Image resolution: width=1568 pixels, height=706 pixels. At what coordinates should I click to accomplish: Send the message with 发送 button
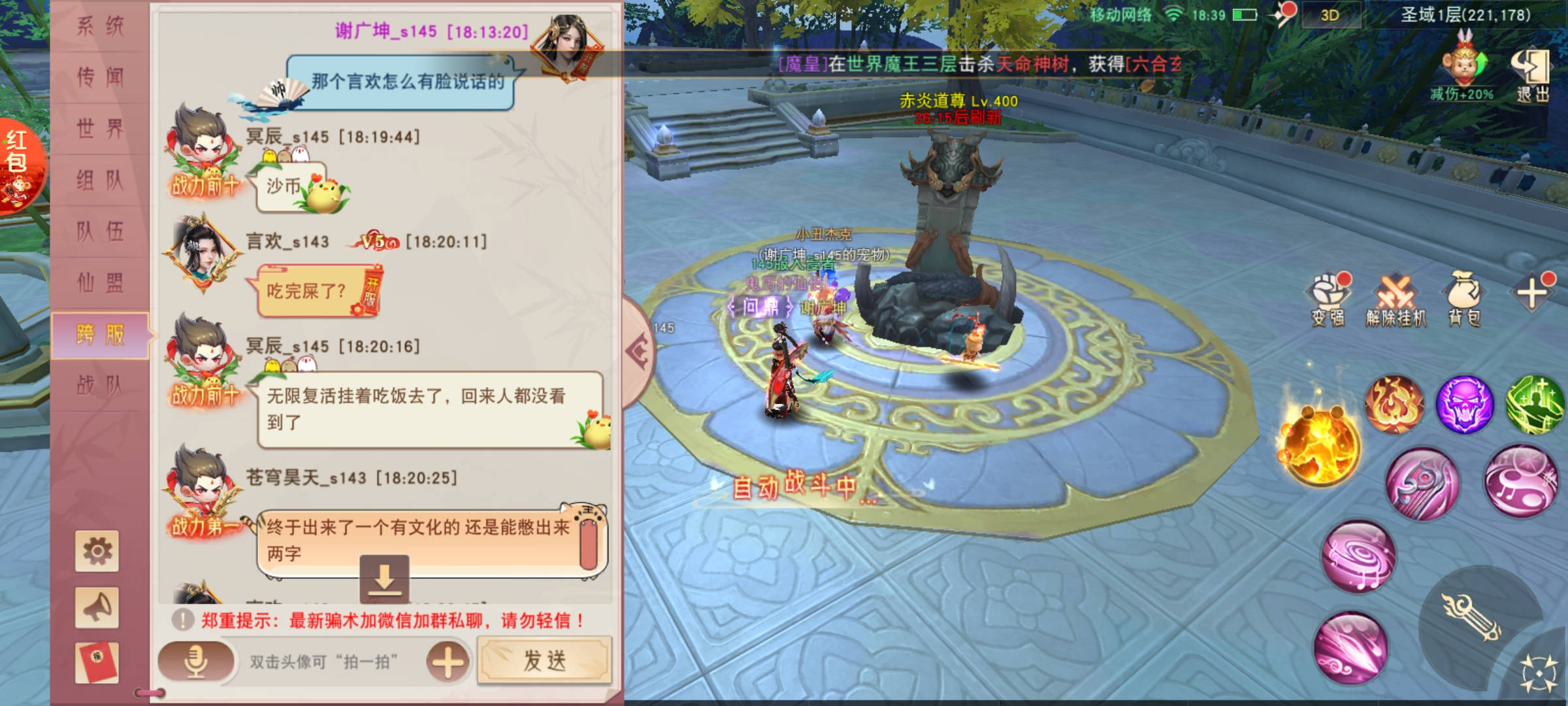click(544, 661)
